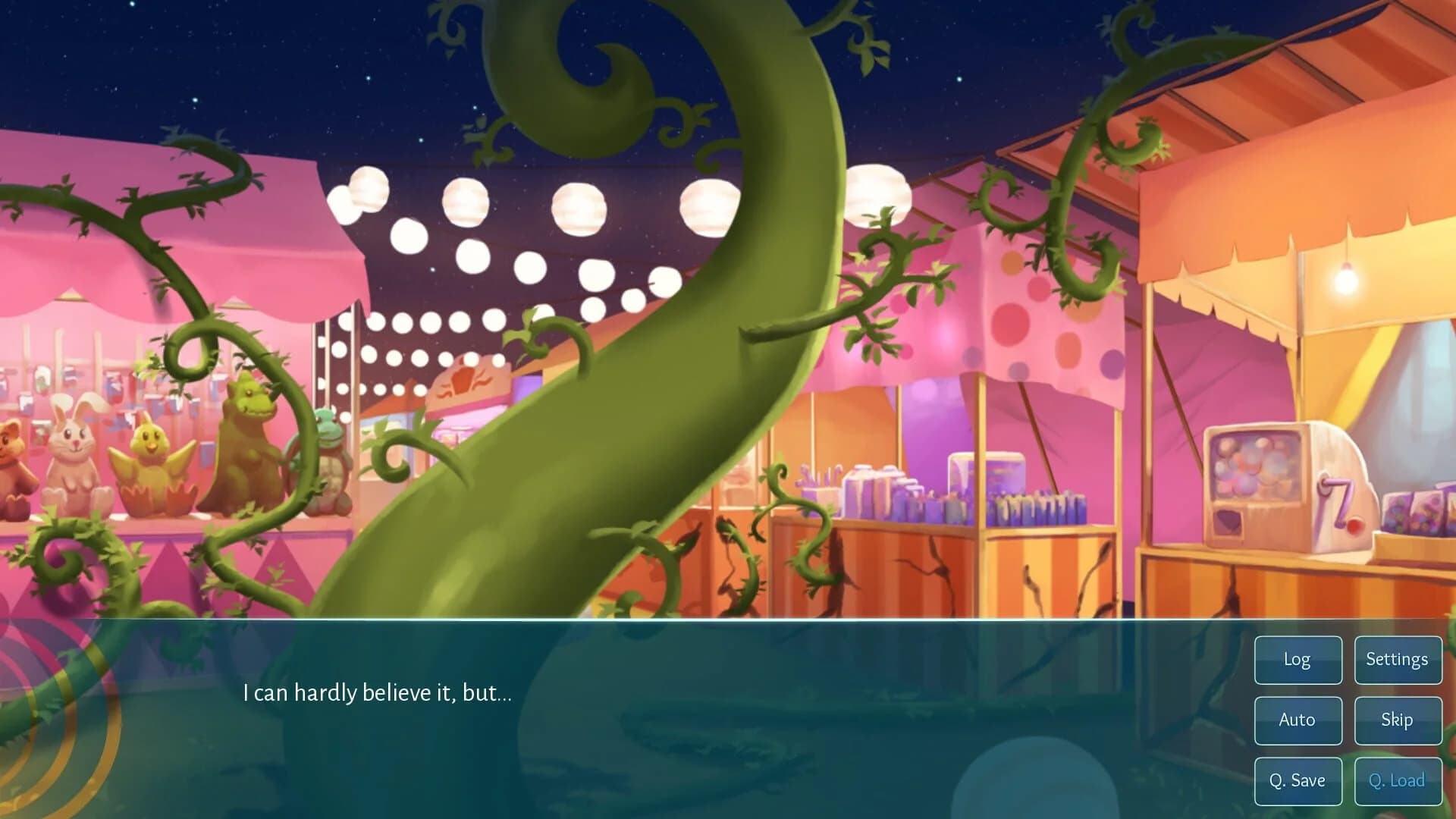Screen dimensions: 1456x819
Task: Enable Auto-play mode
Action: coord(1298,720)
